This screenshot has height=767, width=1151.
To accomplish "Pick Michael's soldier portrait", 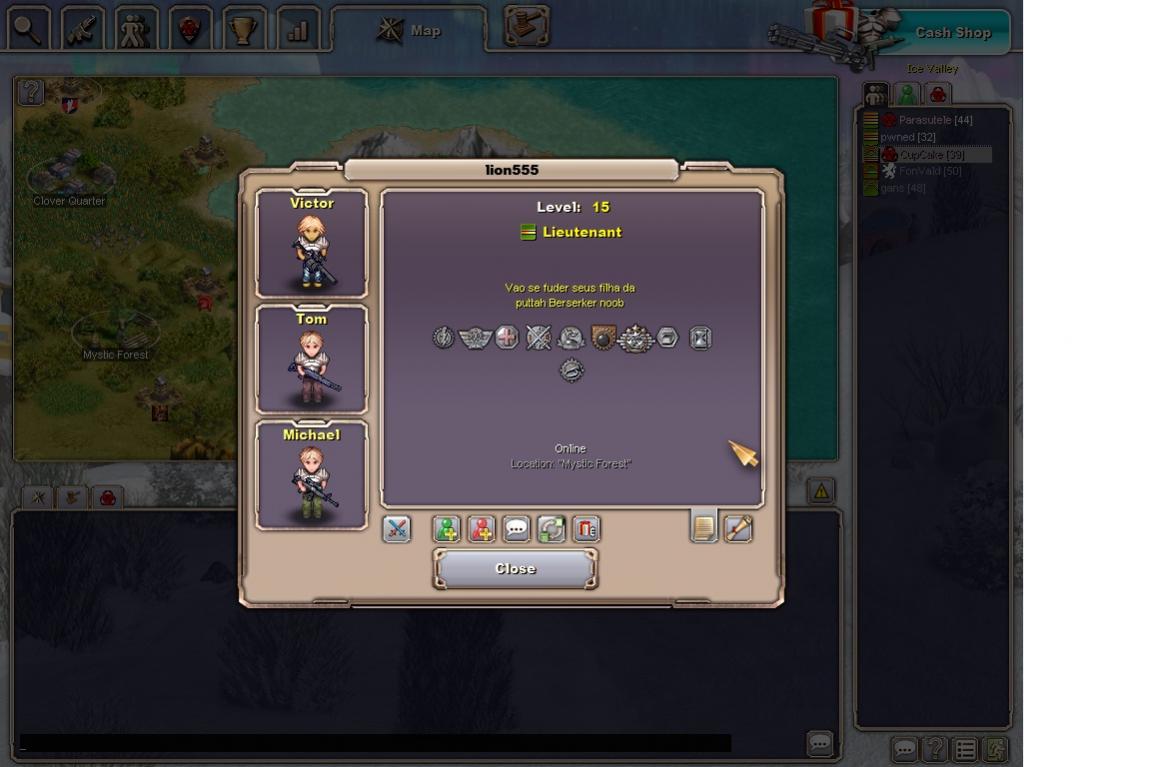I will (311, 475).
